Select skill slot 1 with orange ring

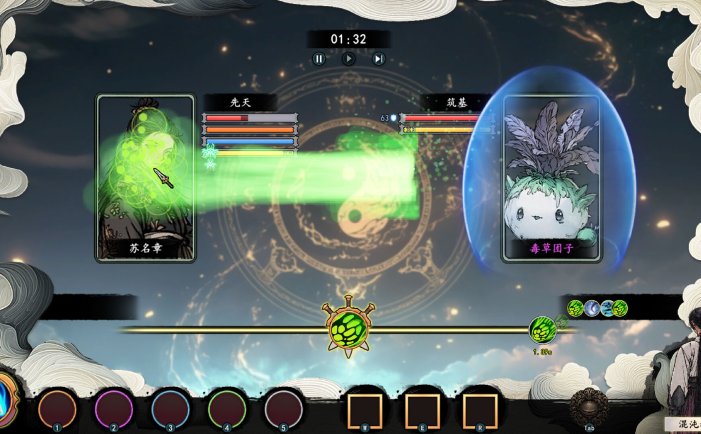(57, 409)
